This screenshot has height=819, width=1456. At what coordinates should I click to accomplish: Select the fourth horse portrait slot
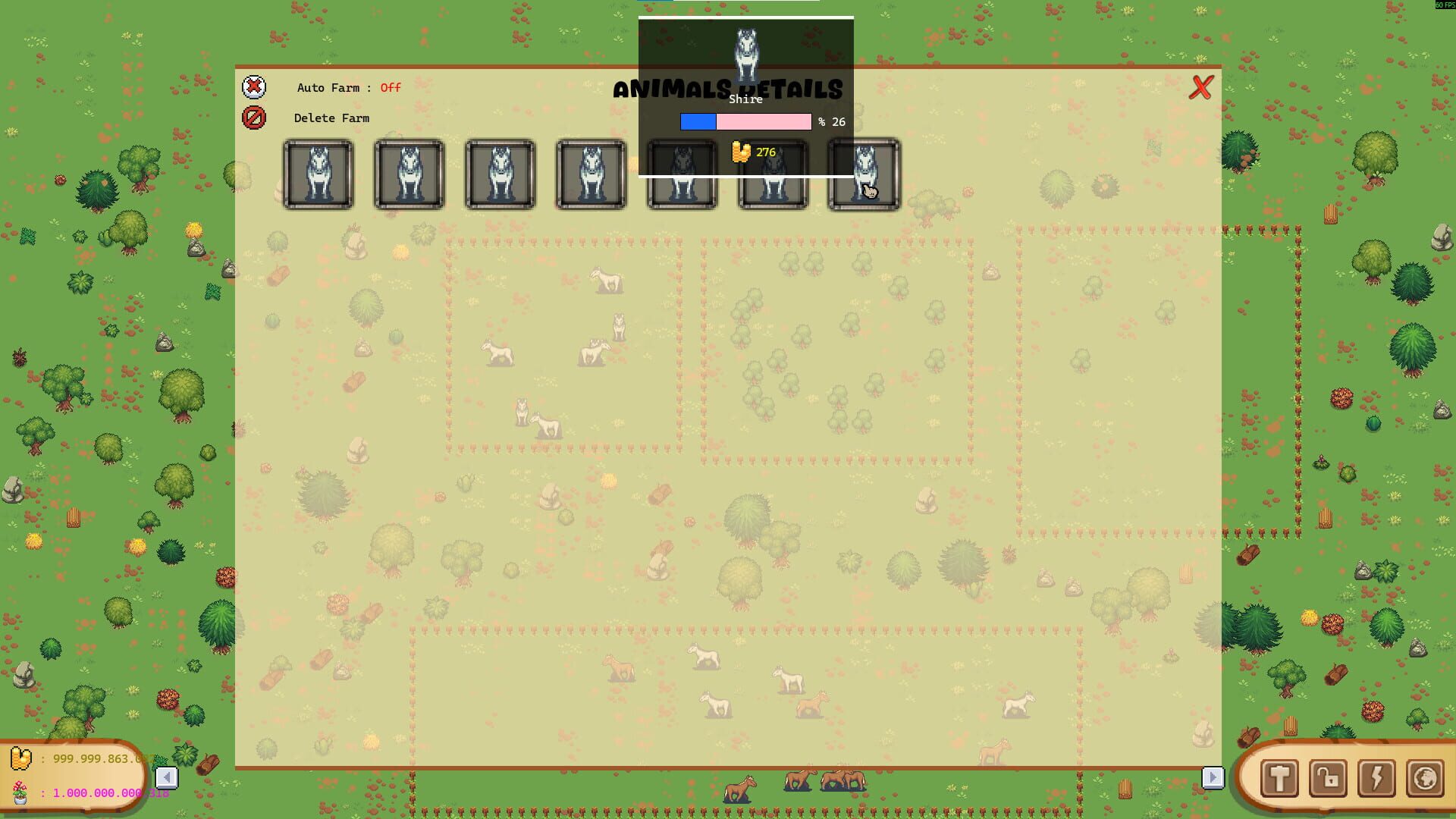pyautogui.click(x=591, y=174)
